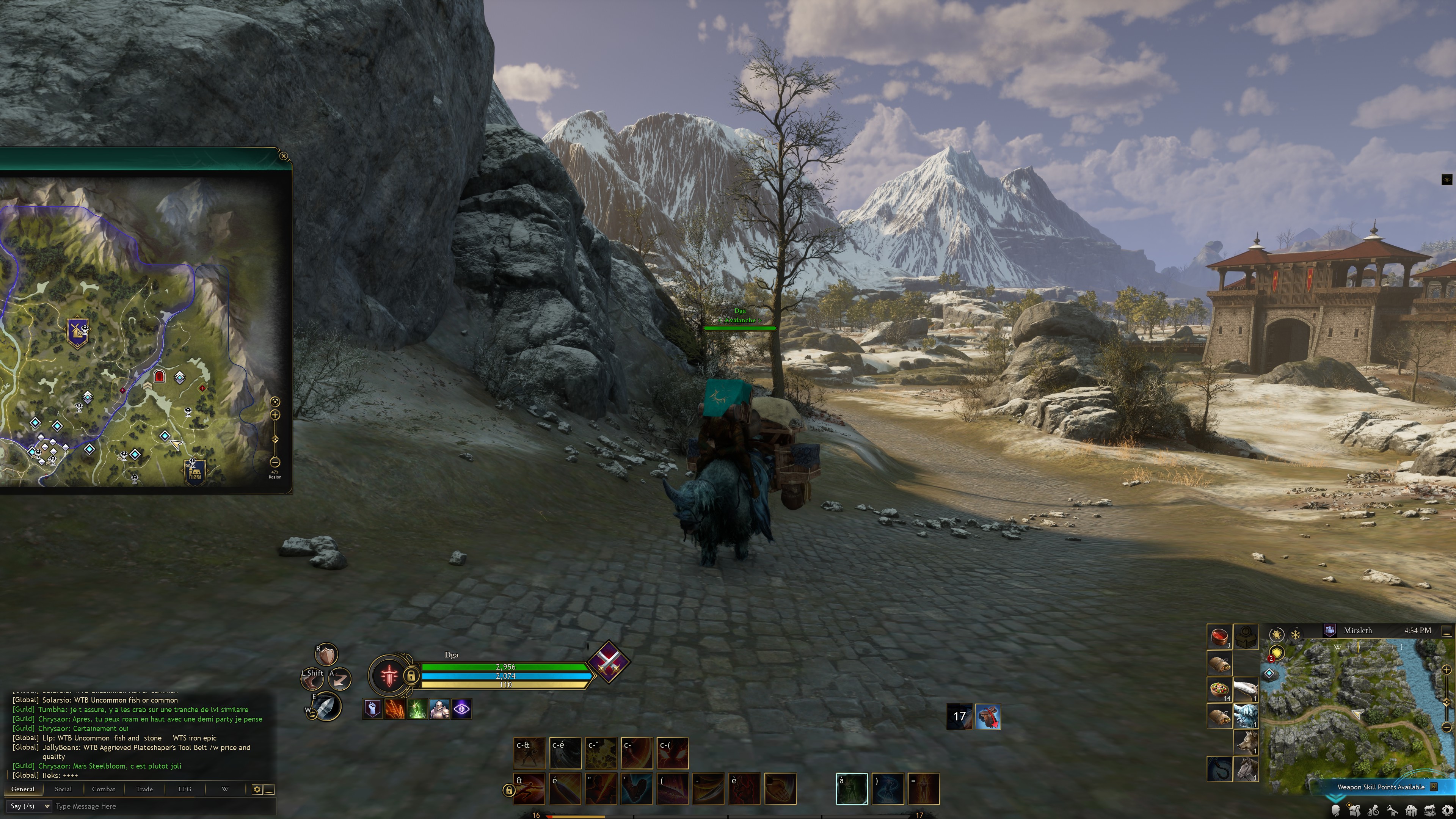Open the Weapon Skill Points Available notification
The height and width of the screenshot is (819, 1456).
coord(1380,787)
